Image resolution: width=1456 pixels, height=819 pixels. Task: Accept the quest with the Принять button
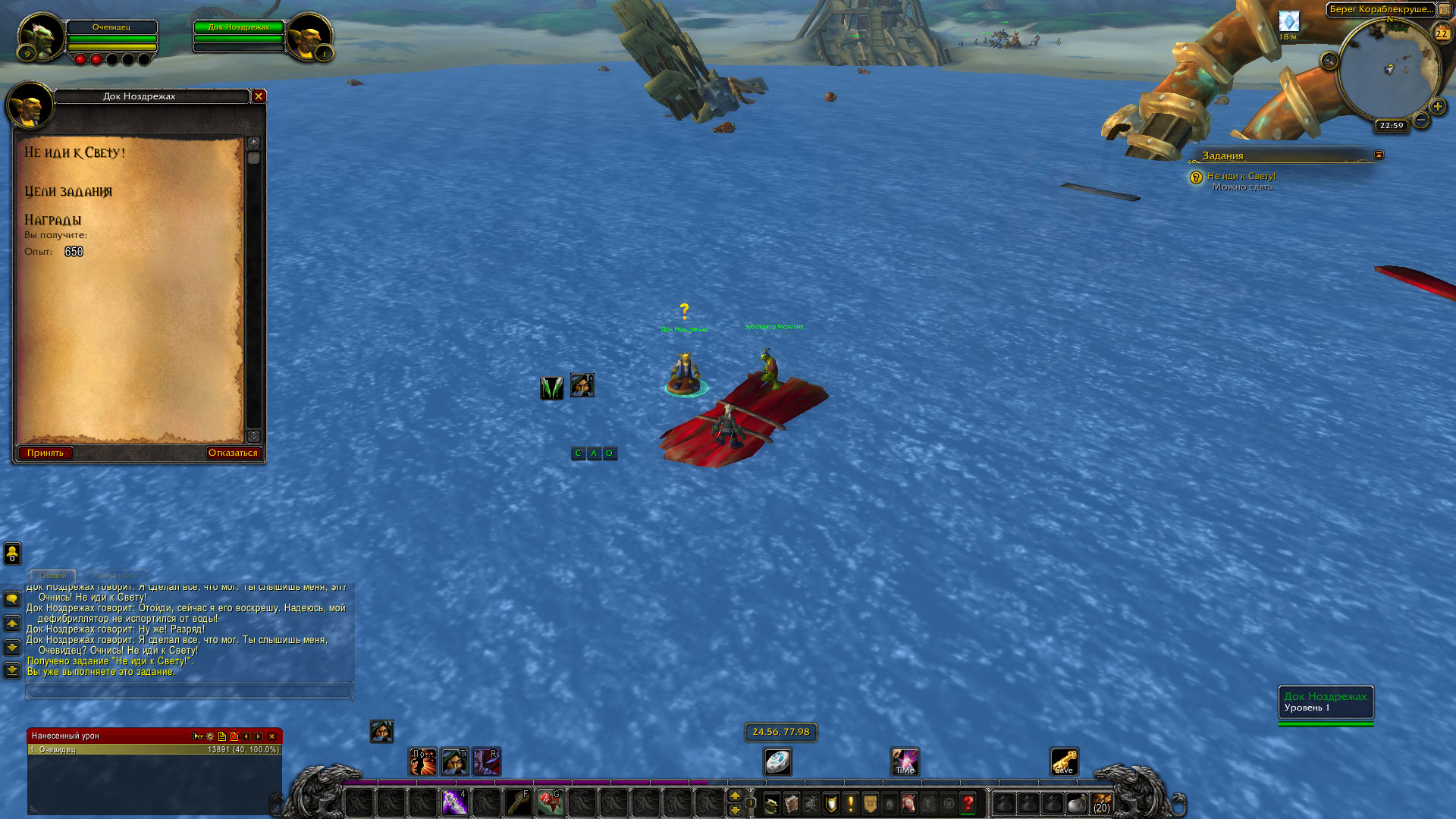point(45,453)
